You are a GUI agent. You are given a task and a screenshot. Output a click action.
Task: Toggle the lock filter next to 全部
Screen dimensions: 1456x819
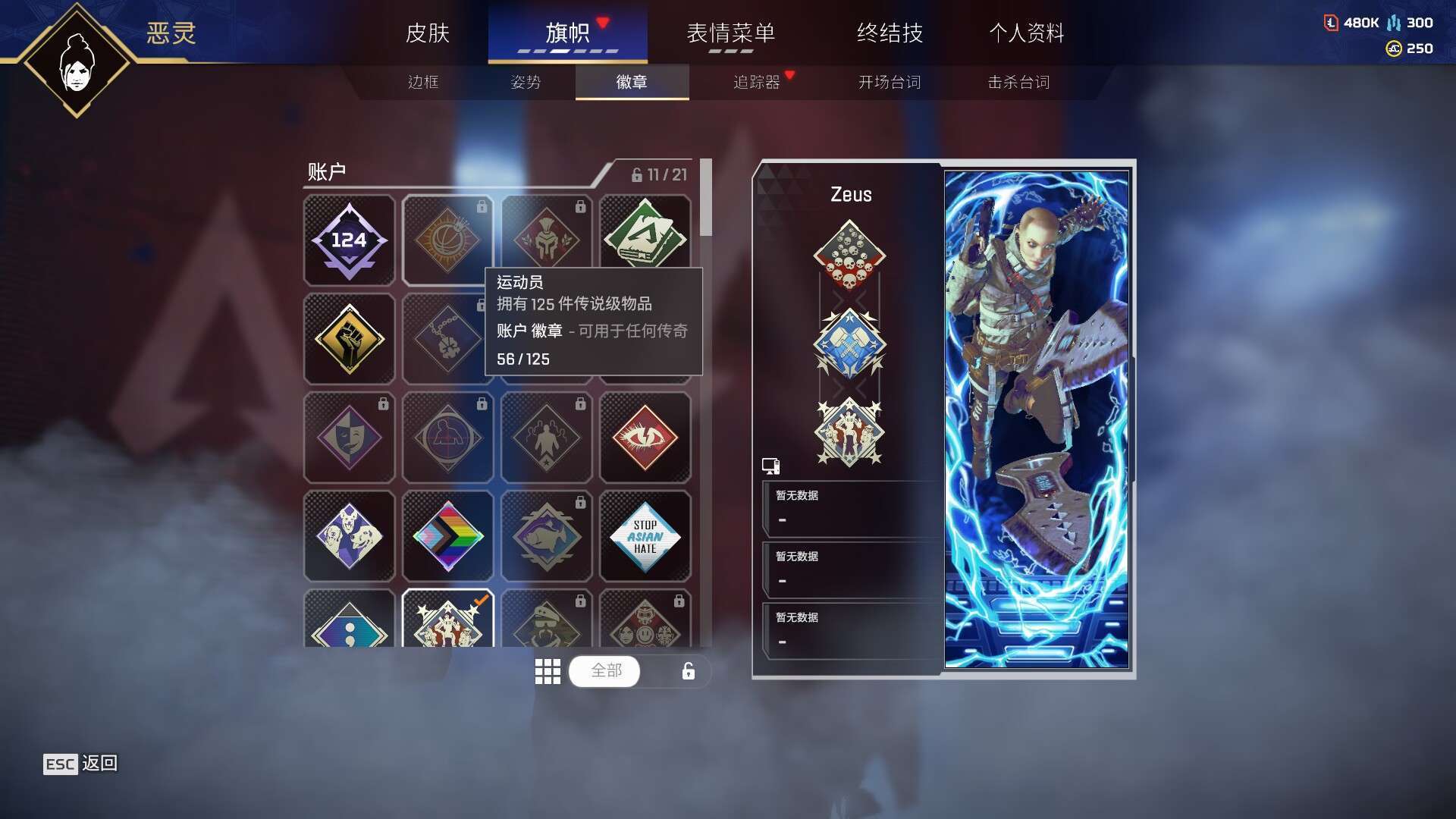(x=686, y=671)
